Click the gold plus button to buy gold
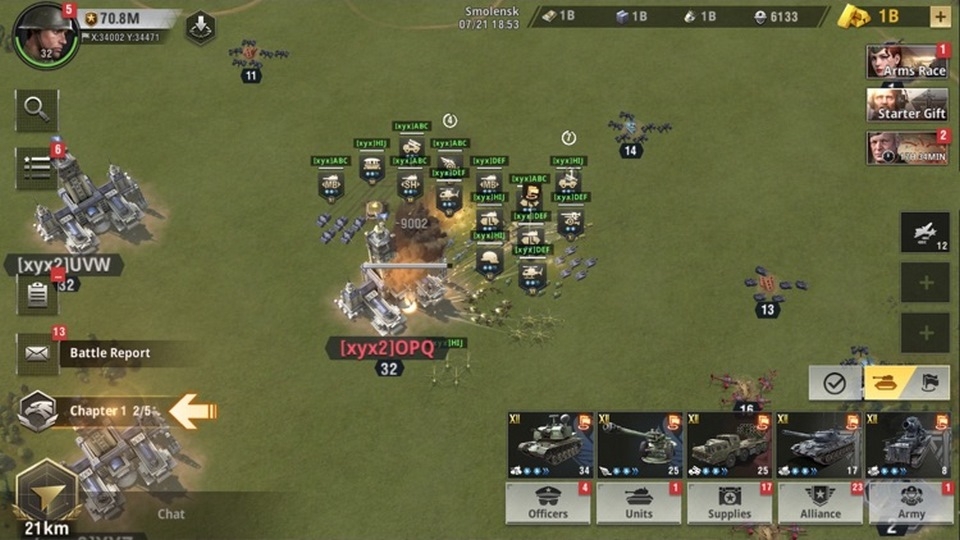This screenshot has height=540, width=960. (x=940, y=16)
